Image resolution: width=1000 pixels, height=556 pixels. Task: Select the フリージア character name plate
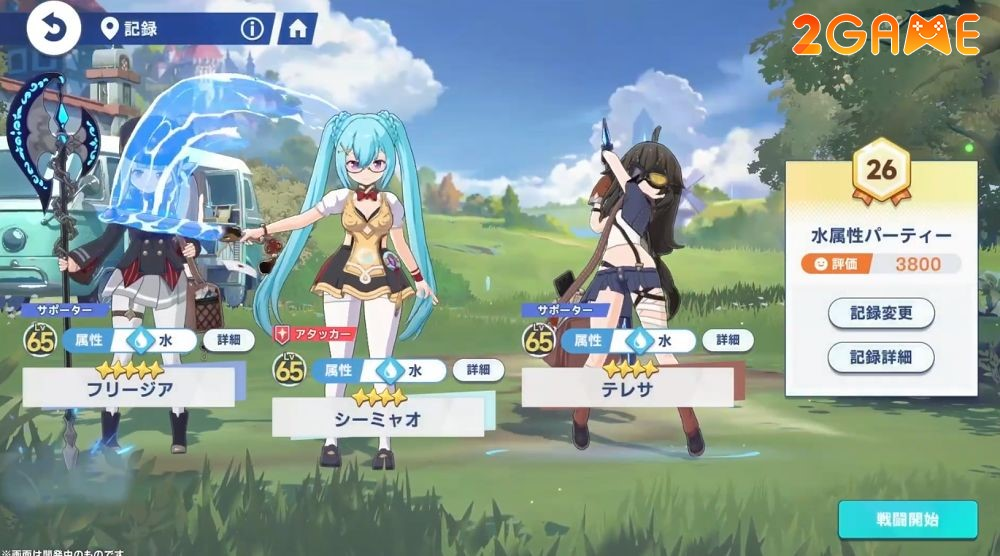pos(128,387)
